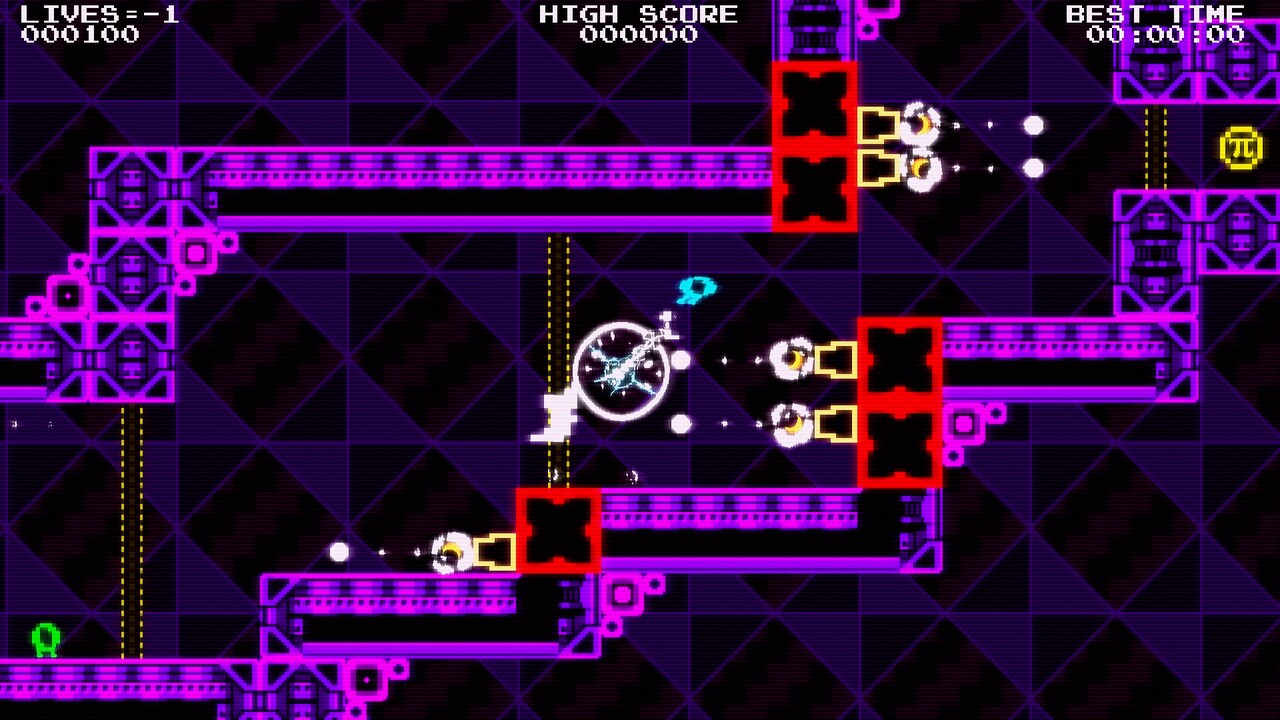The height and width of the screenshot is (720, 1280).
Task: Toggle the lower-left red X block
Action: point(558,529)
